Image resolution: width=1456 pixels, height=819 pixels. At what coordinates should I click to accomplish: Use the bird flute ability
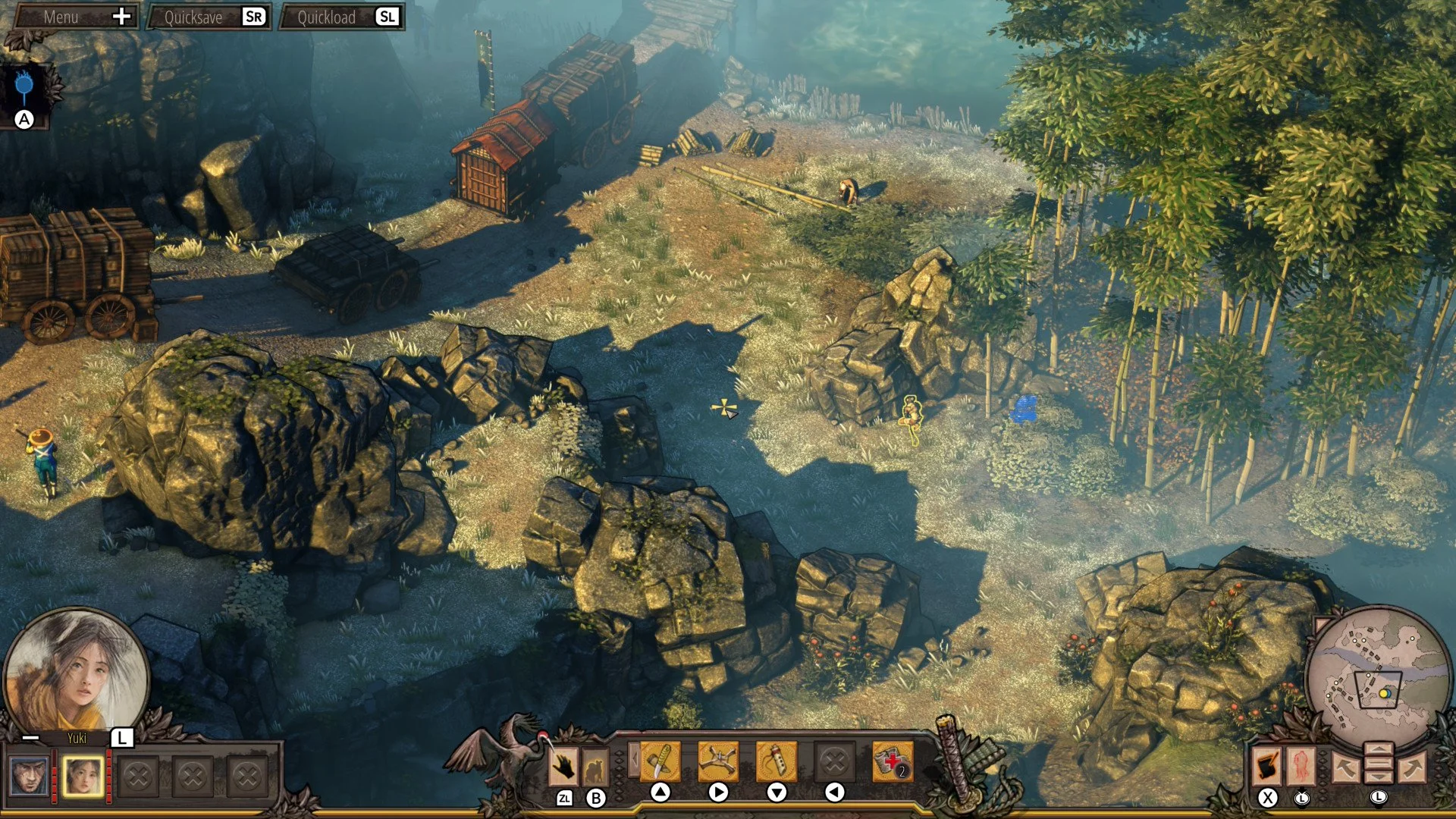(777, 761)
